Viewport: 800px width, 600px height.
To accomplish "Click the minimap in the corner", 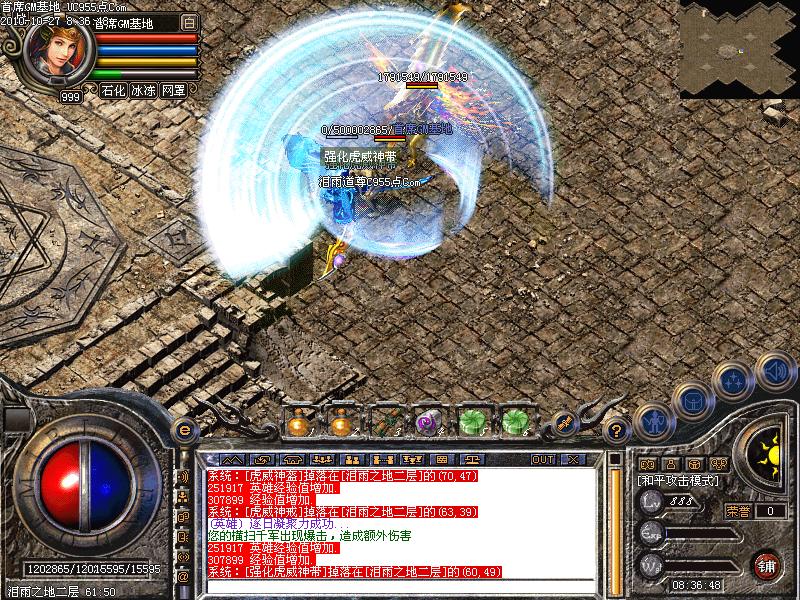I will pos(739,48).
